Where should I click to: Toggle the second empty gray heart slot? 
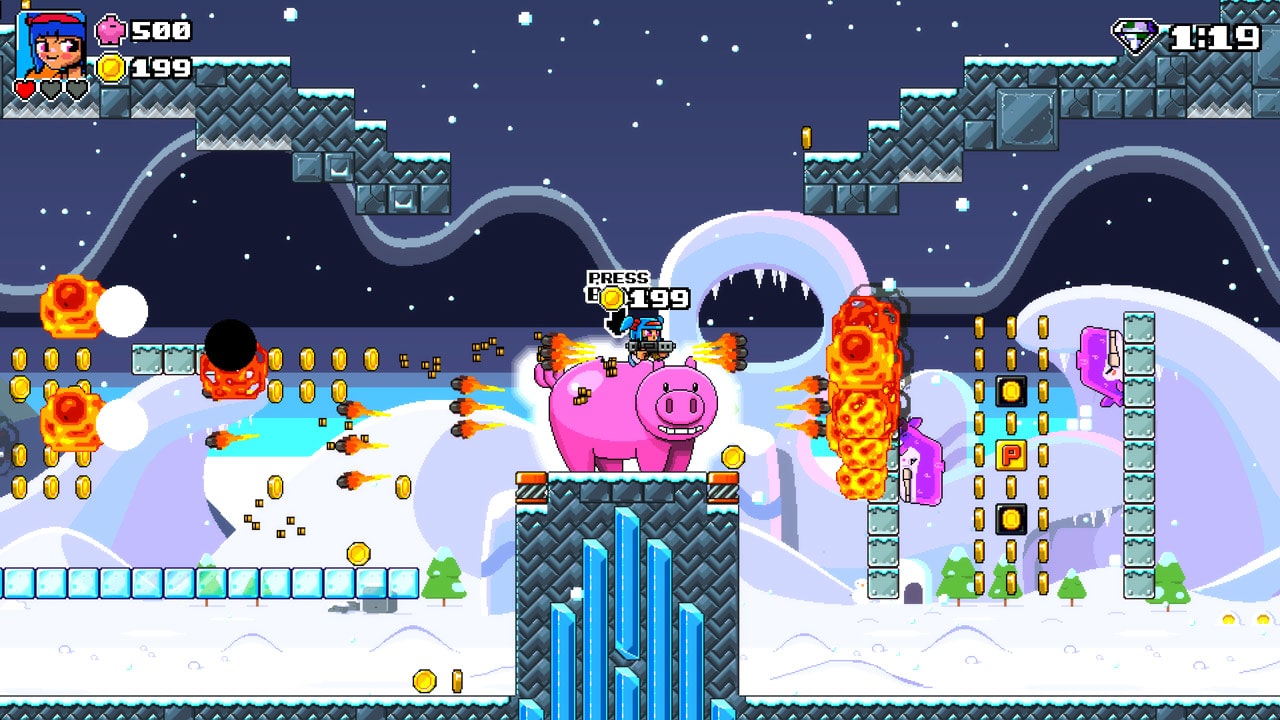[76, 88]
